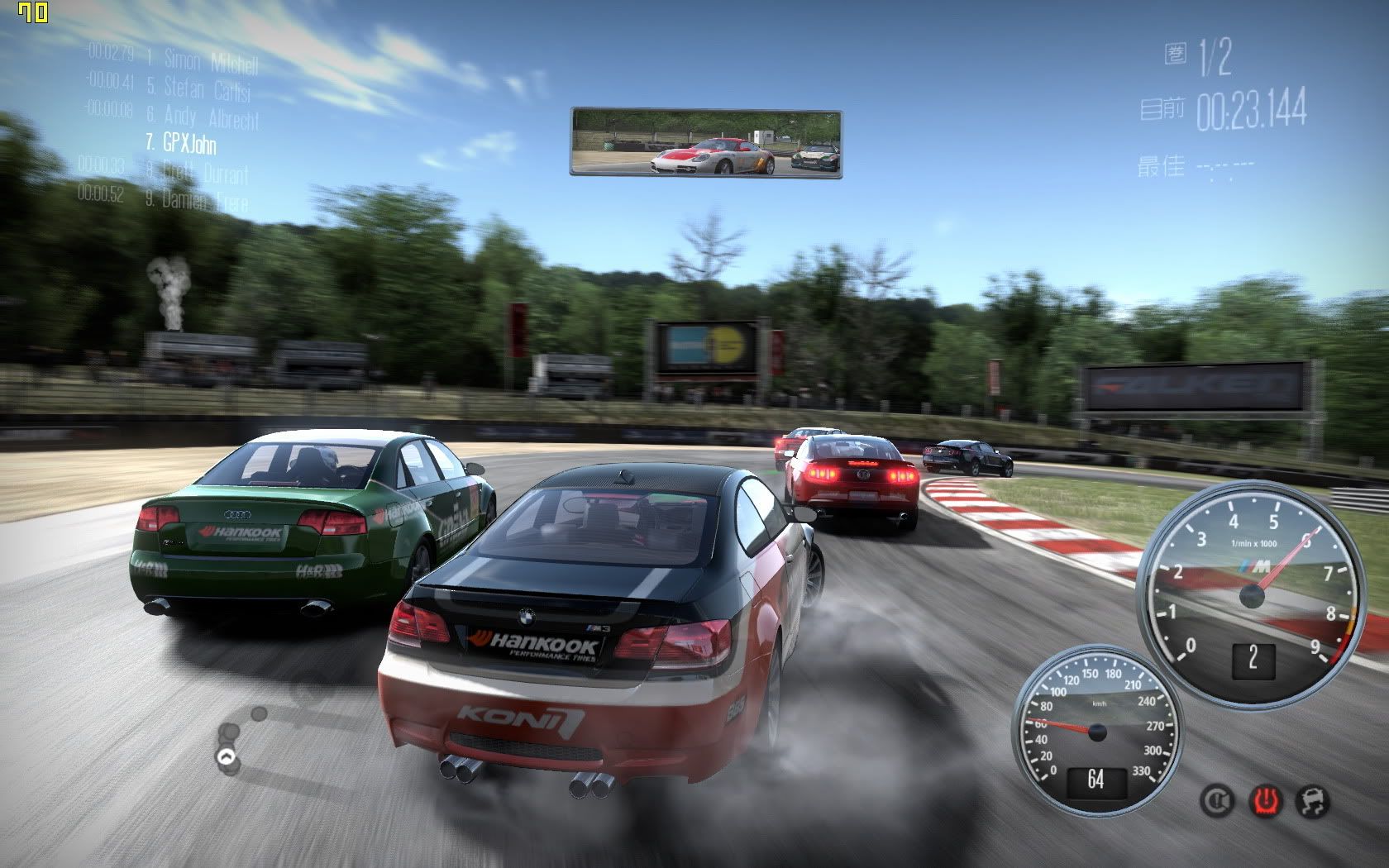
Task: Click the brake warning indicator icon
Action: 1217,799
